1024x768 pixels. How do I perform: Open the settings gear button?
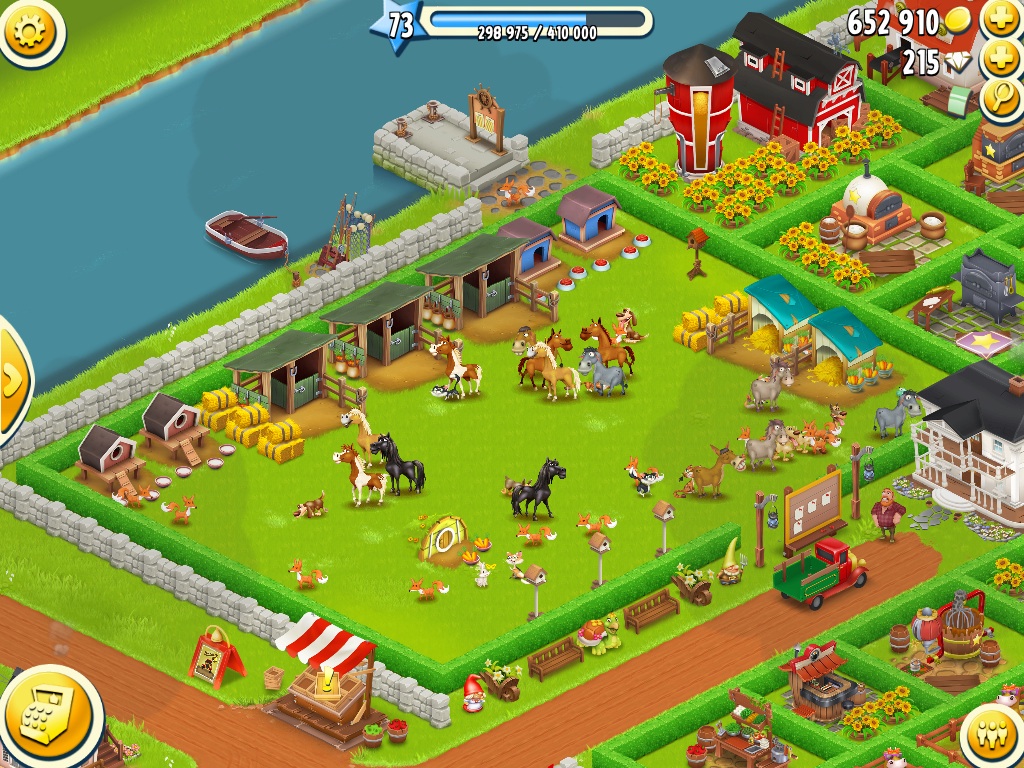[31, 31]
